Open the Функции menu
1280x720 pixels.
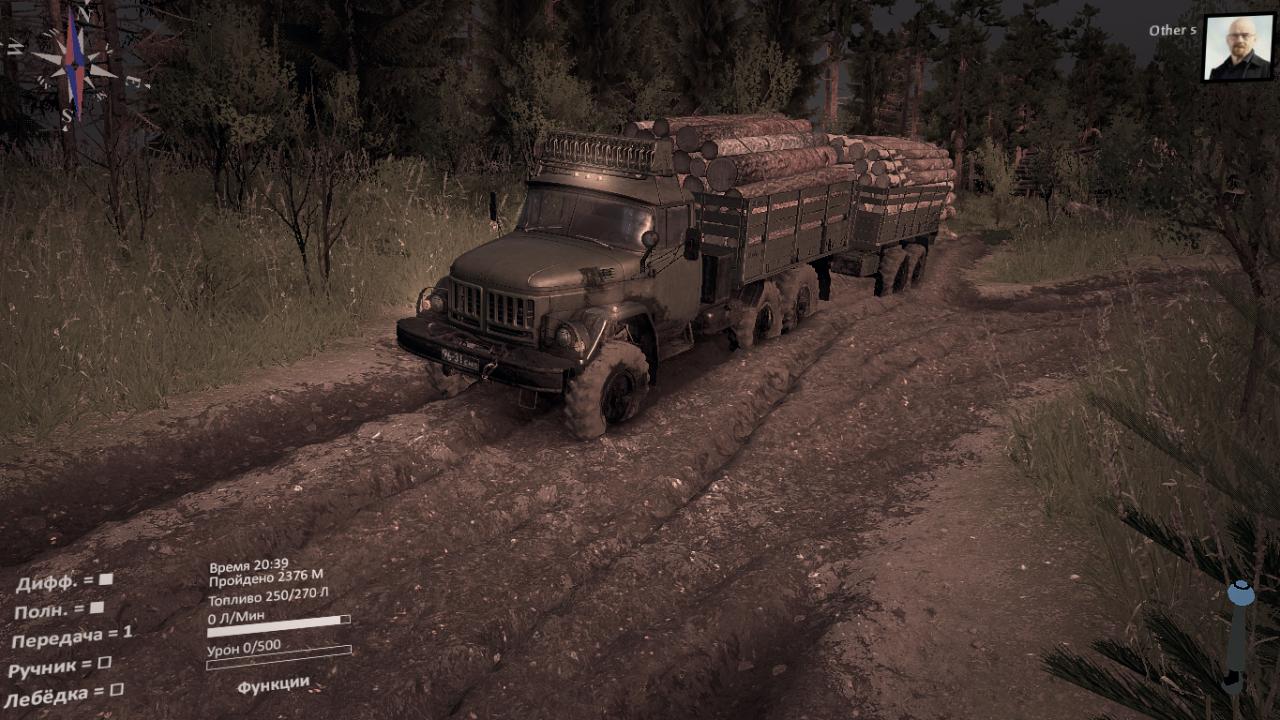273,684
